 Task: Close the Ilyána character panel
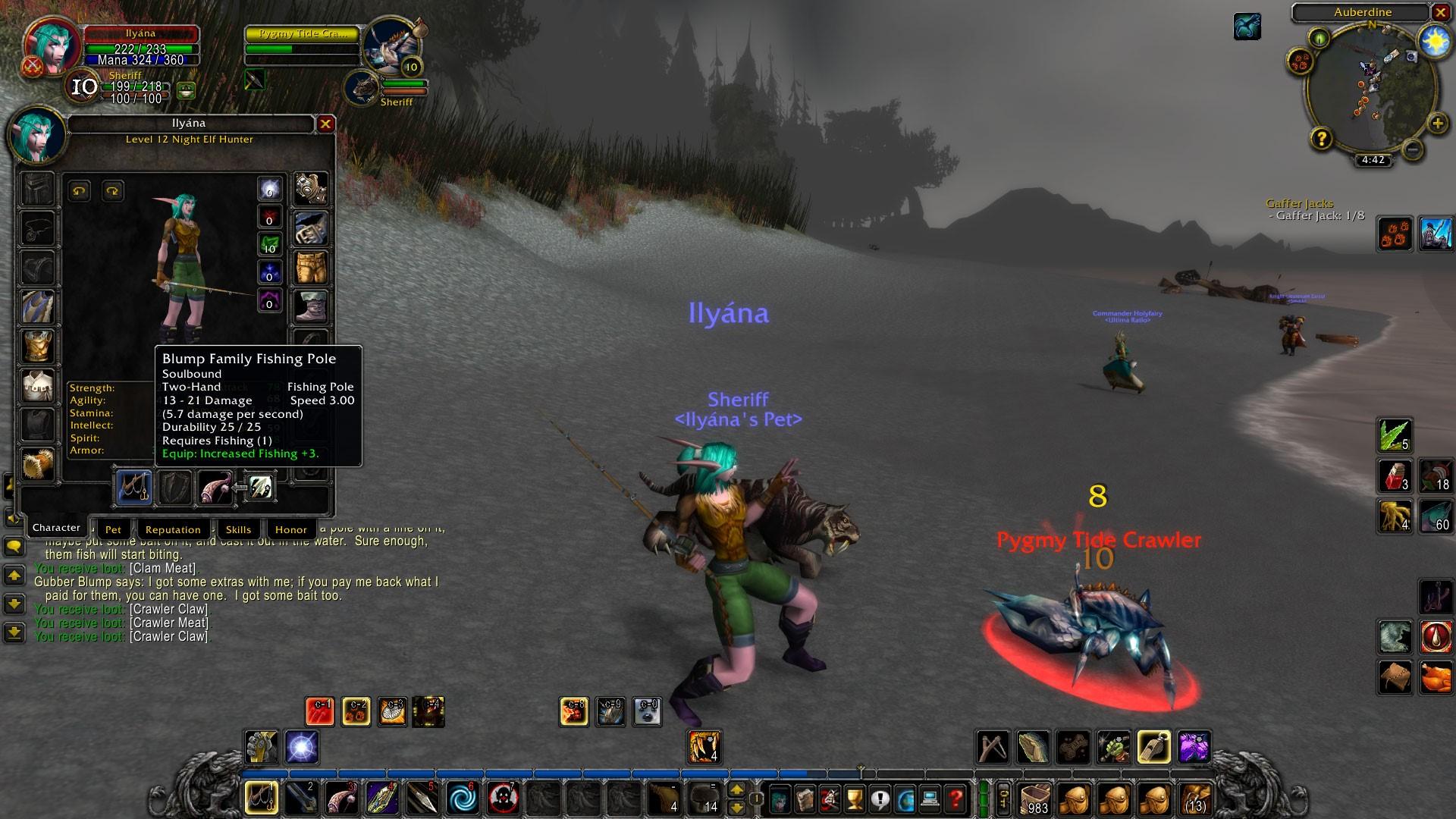[x=325, y=124]
